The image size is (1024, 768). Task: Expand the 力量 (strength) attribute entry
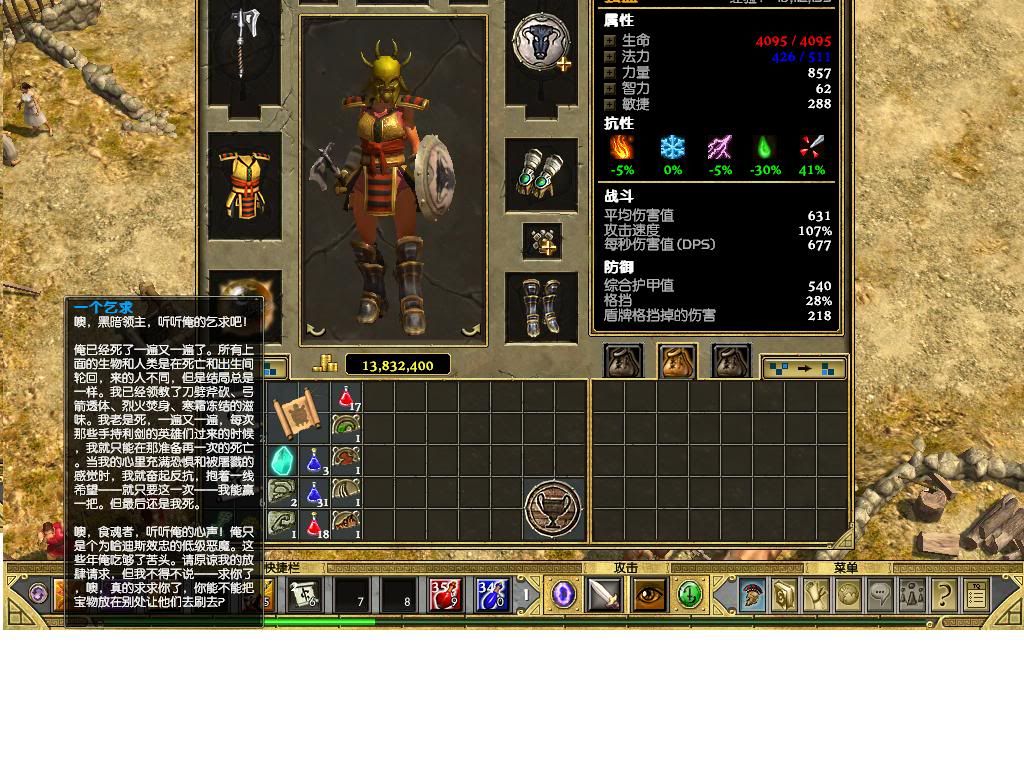tap(610, 73)
